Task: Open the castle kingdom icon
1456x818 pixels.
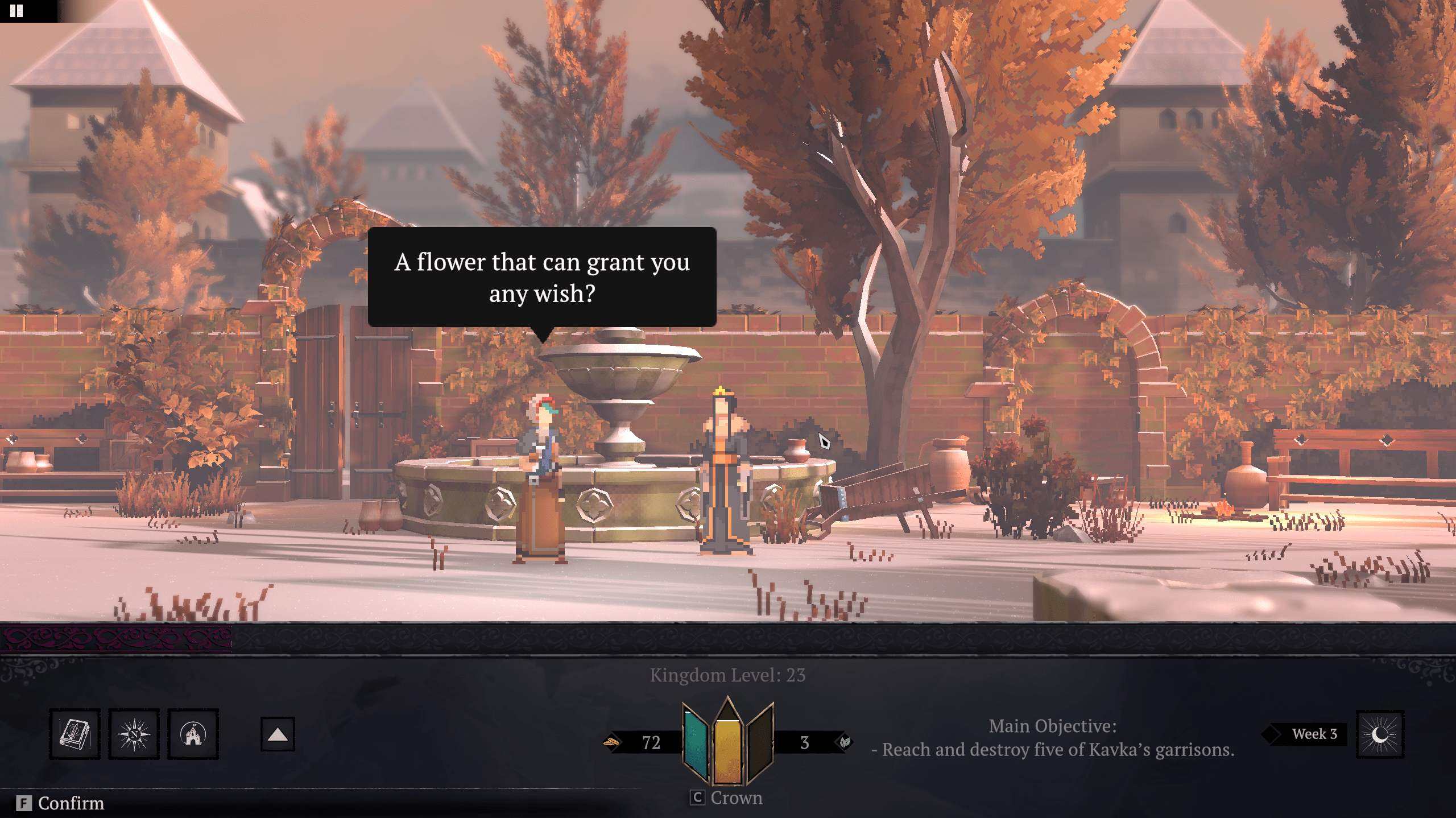Action: tap(193, 734)
